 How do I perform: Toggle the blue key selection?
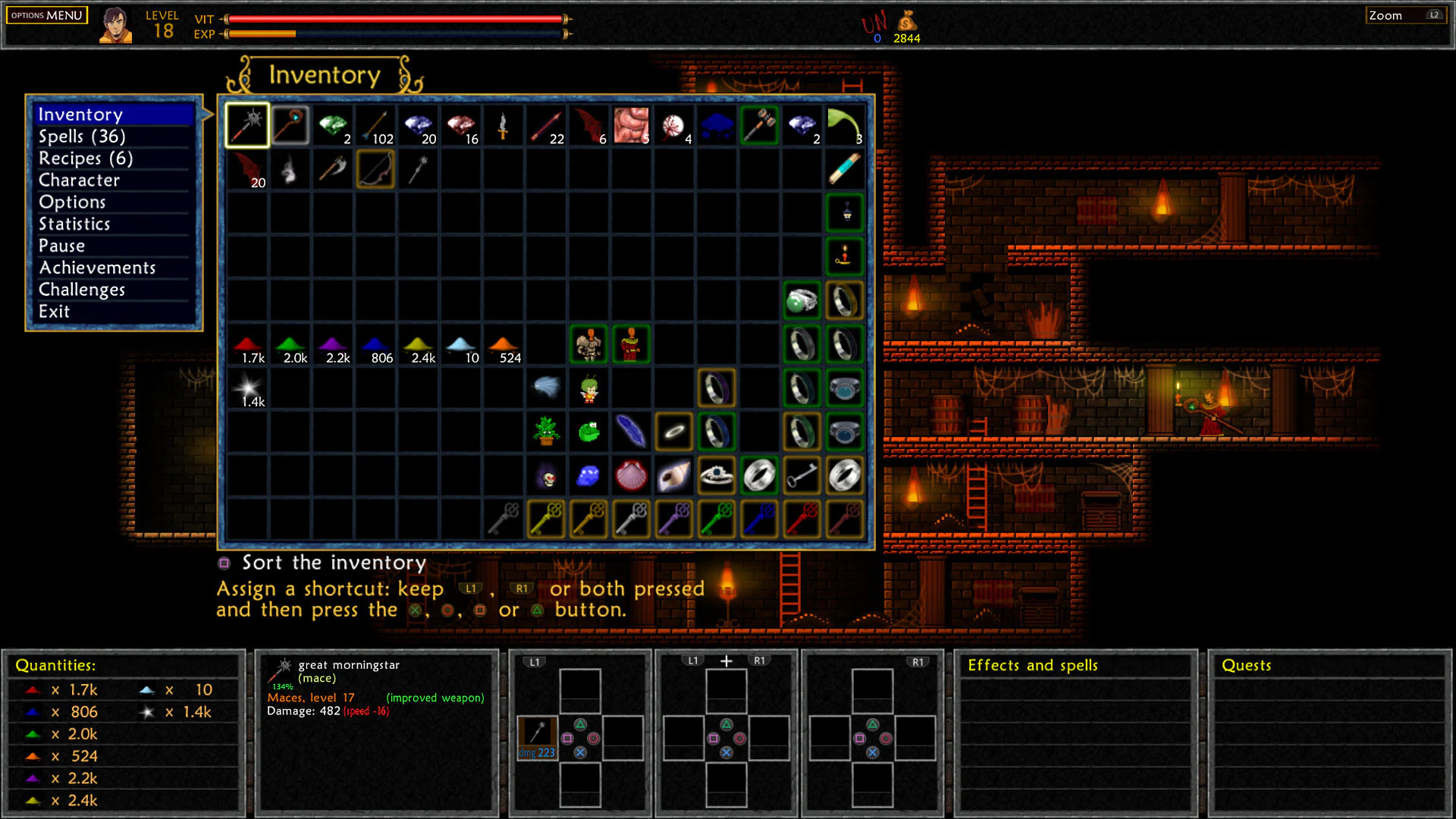click(761, 519)
